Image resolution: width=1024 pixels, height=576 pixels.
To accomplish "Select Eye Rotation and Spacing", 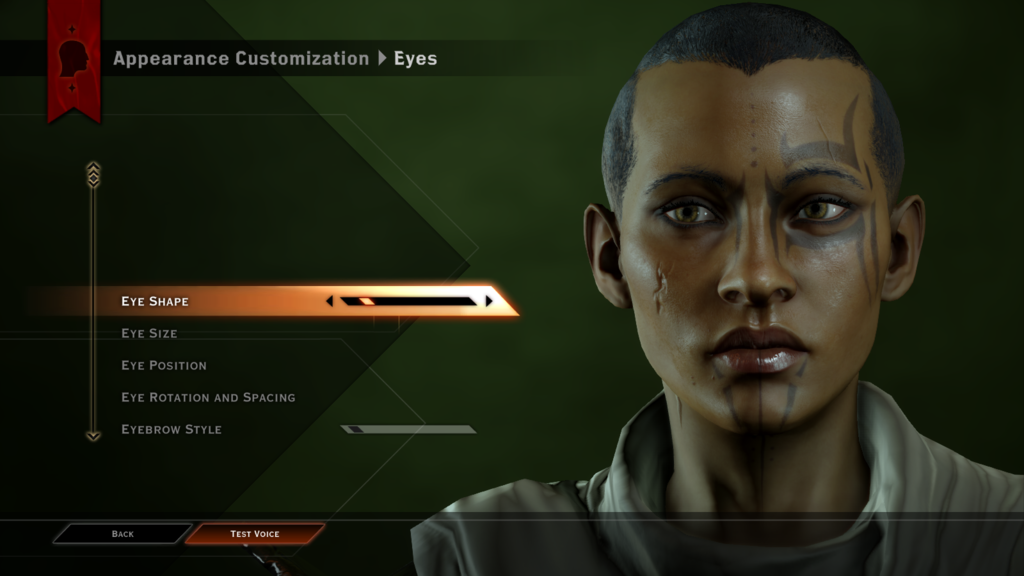I will point(208,397).
